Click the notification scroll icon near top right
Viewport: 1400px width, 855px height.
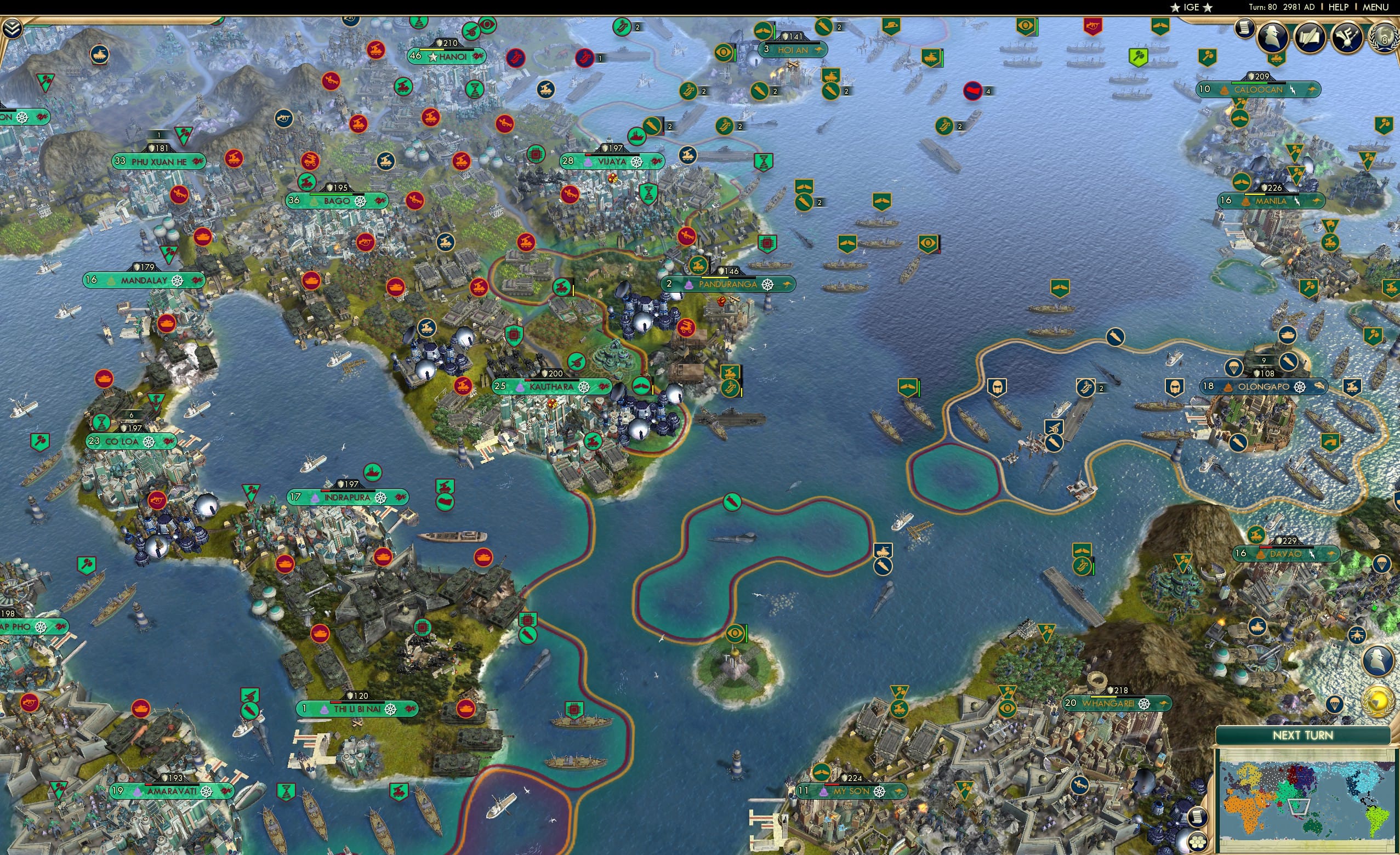tap(1244, 31)
